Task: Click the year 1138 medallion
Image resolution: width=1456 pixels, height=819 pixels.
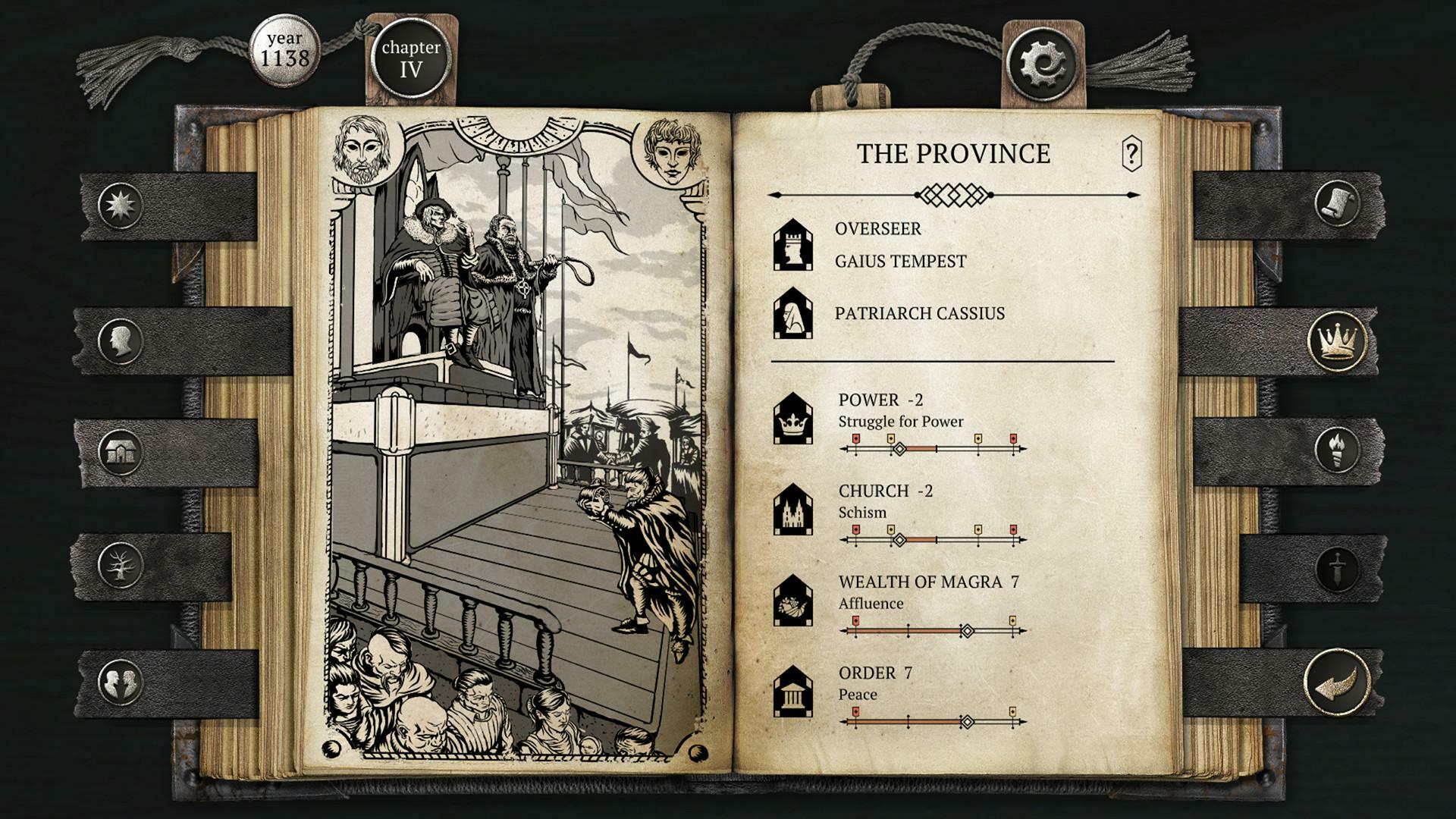Action: 287,52
